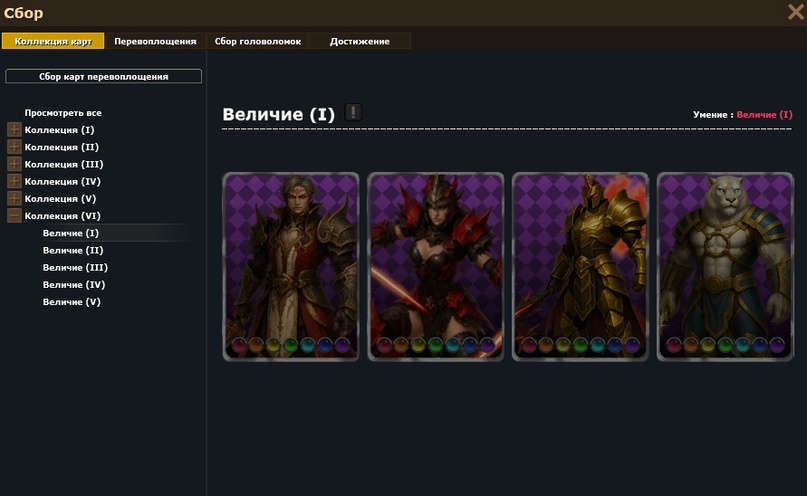807x496 pixels.
Task: Expand Коллекция (II) category
Action: pyautogui.click(x=14, y=147)
